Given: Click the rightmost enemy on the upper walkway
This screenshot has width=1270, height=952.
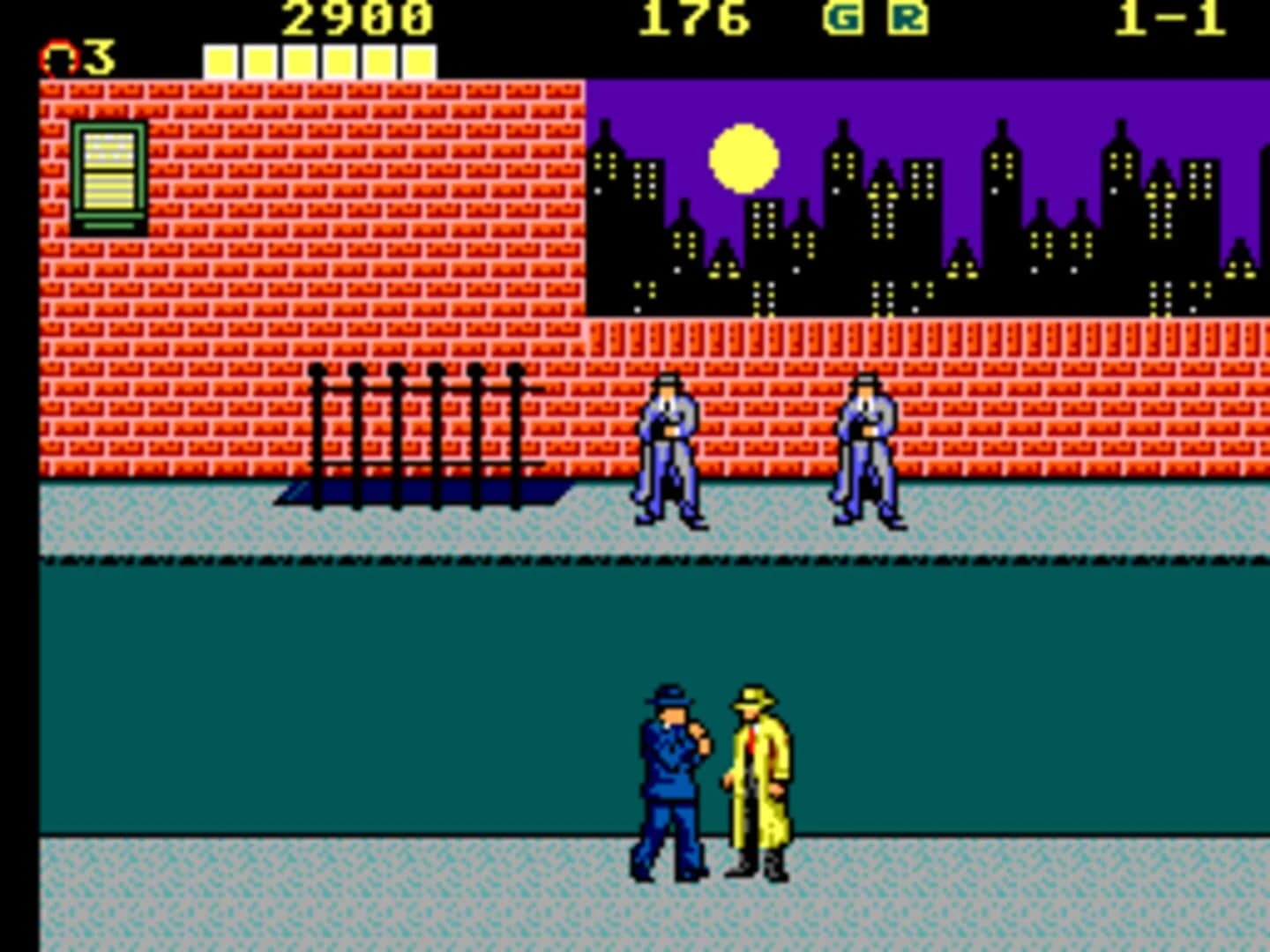Looking at the screenshot, I should pos(867,450).
